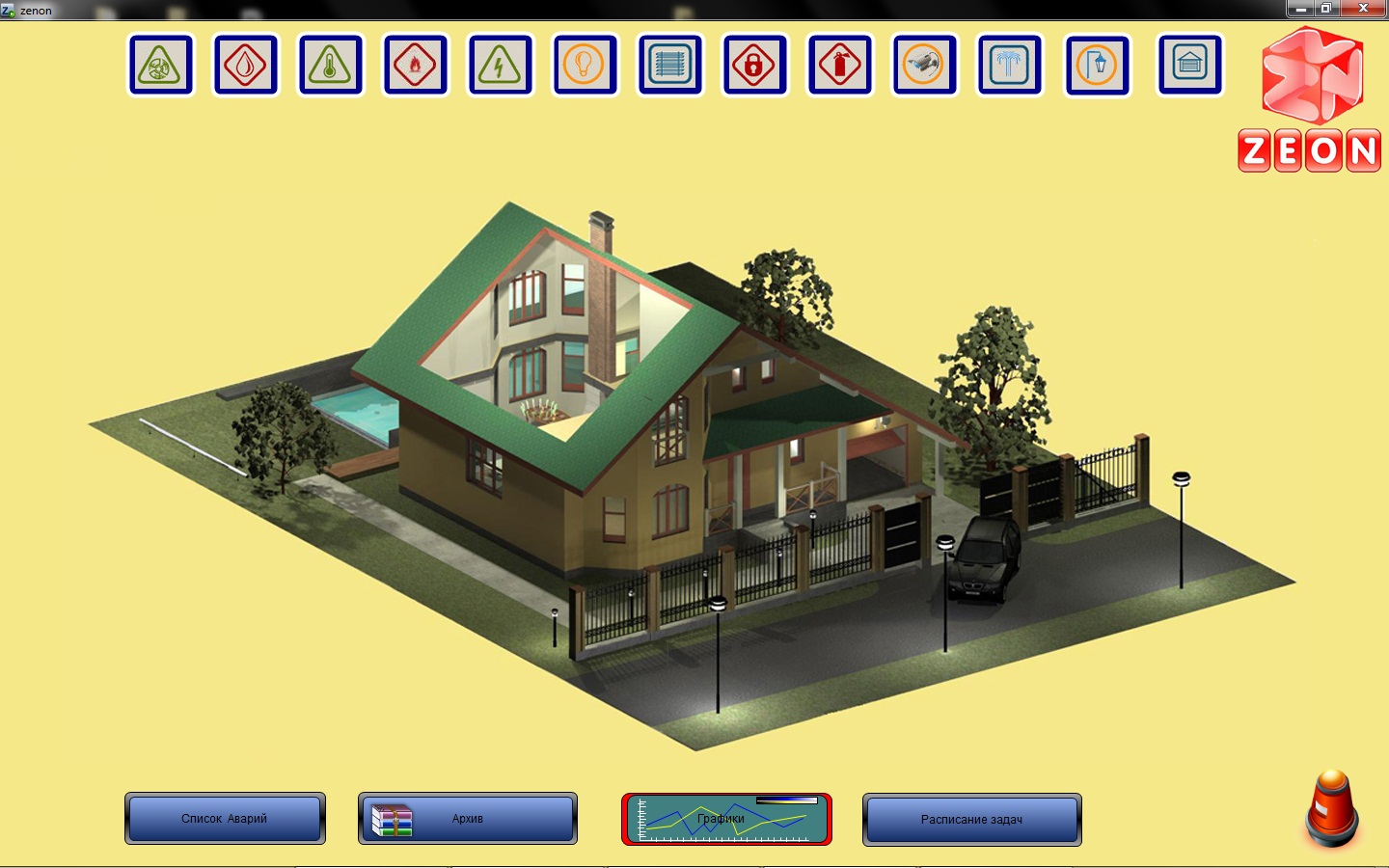Open the ventilation fan panel
Viewport: 1389px width, 868px height.
161,66
